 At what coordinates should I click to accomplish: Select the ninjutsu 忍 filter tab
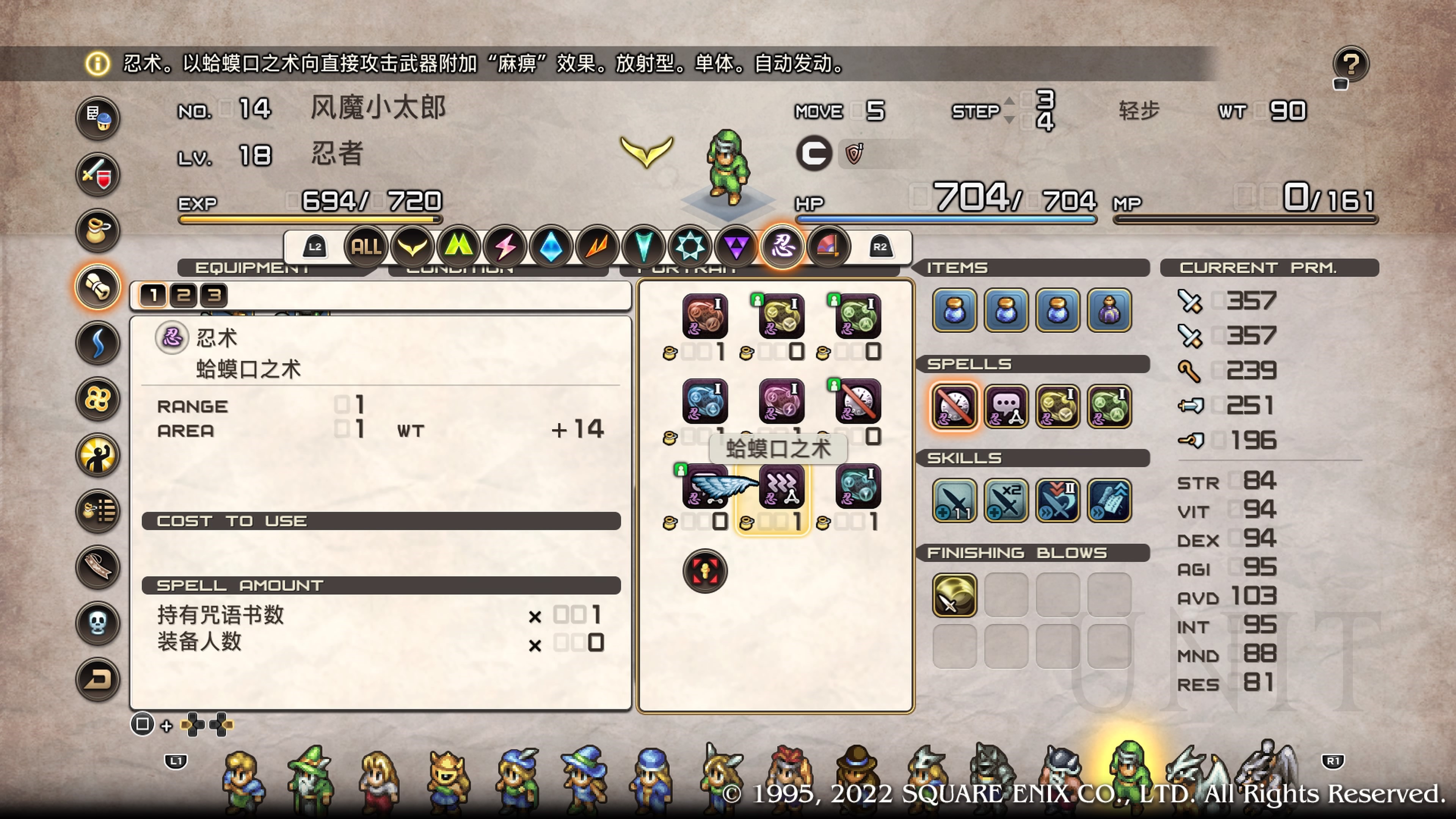pyautogui.click(x=782, y=246)
